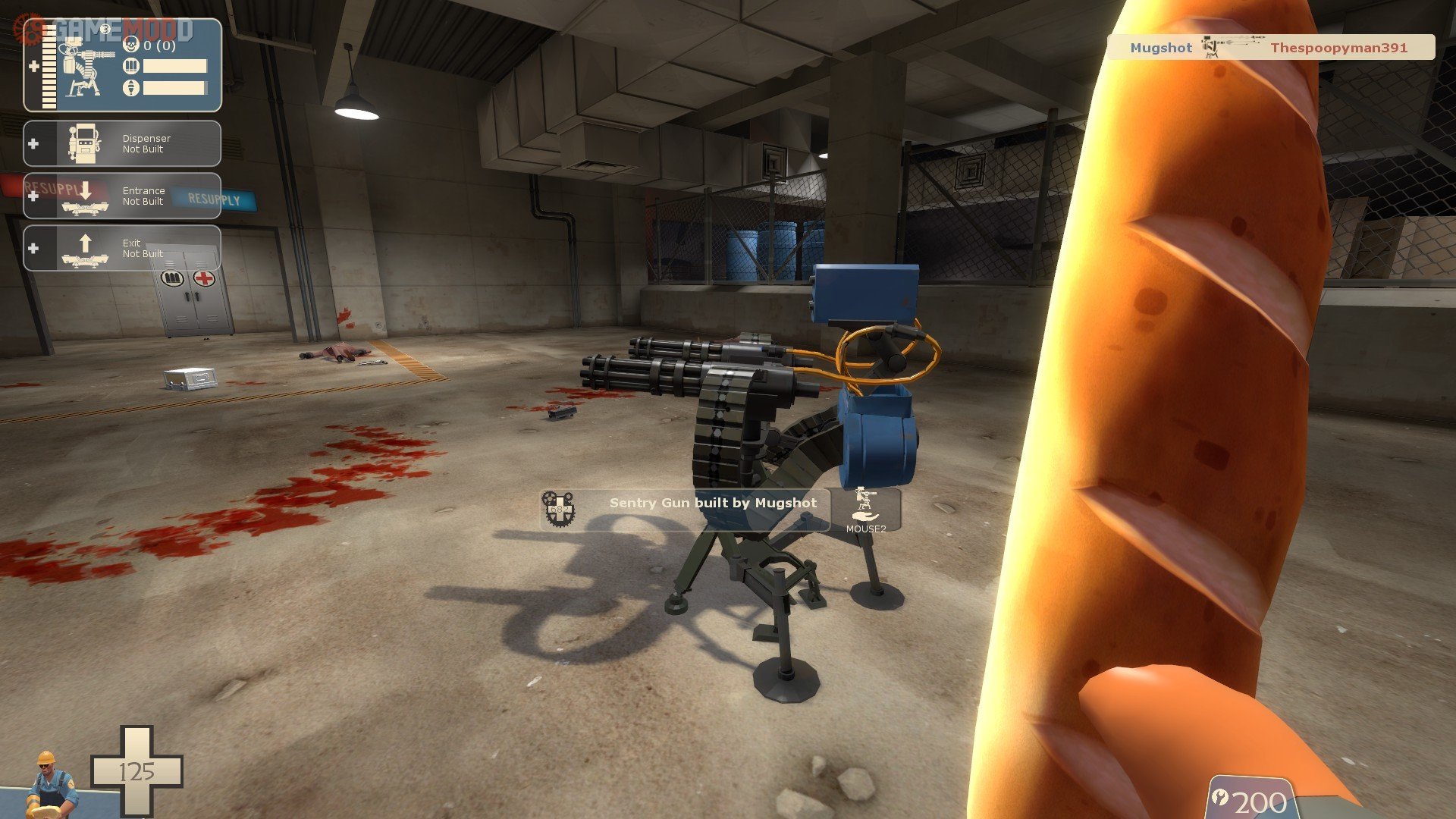Select the Dispenser Not Built panel
Viewport: 1456px width, 819px height.
coord(122,143)
